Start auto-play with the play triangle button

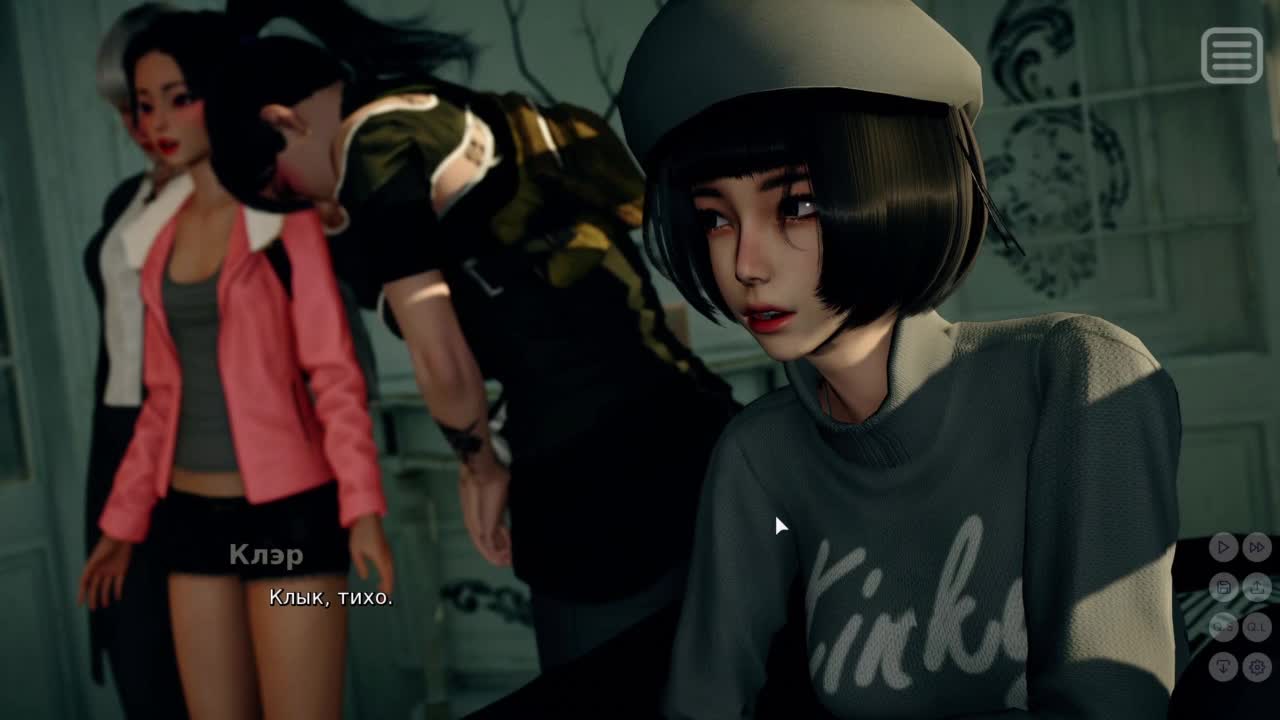[x=1223, y=547]
